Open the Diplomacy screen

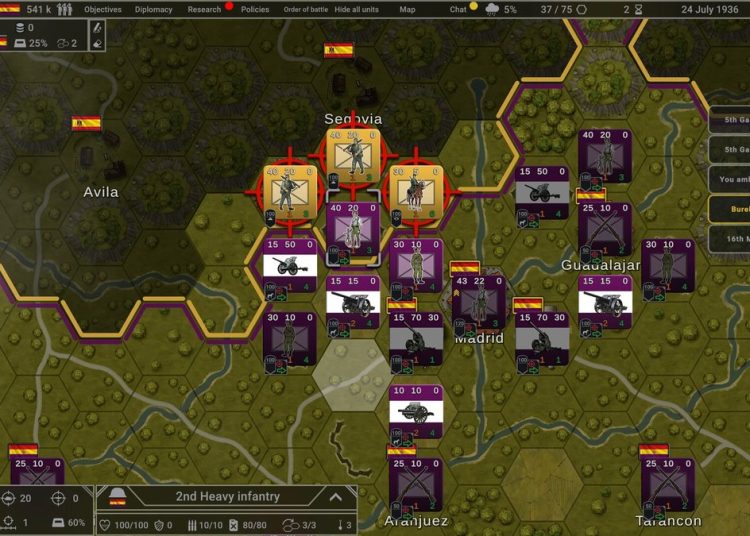tap(152, 9)
